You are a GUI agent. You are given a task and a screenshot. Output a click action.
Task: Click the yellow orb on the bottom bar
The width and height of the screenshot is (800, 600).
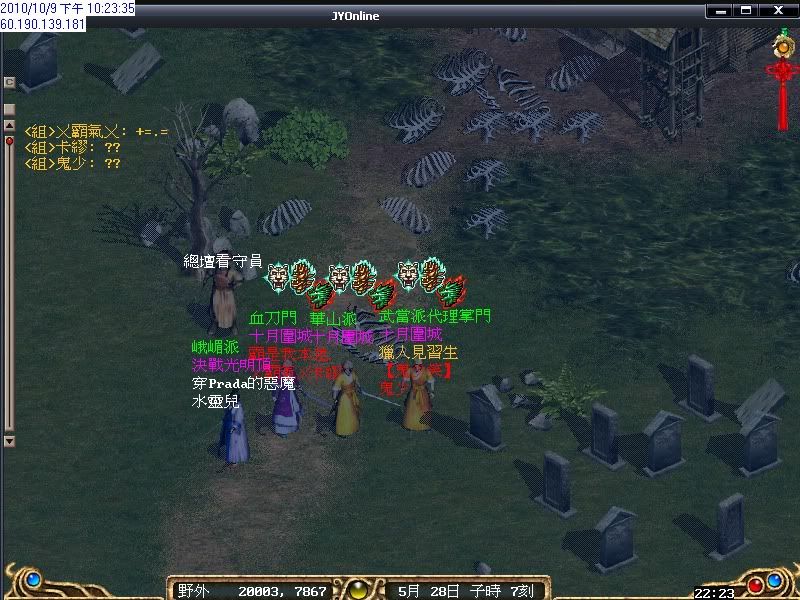(x=357, y=589)
